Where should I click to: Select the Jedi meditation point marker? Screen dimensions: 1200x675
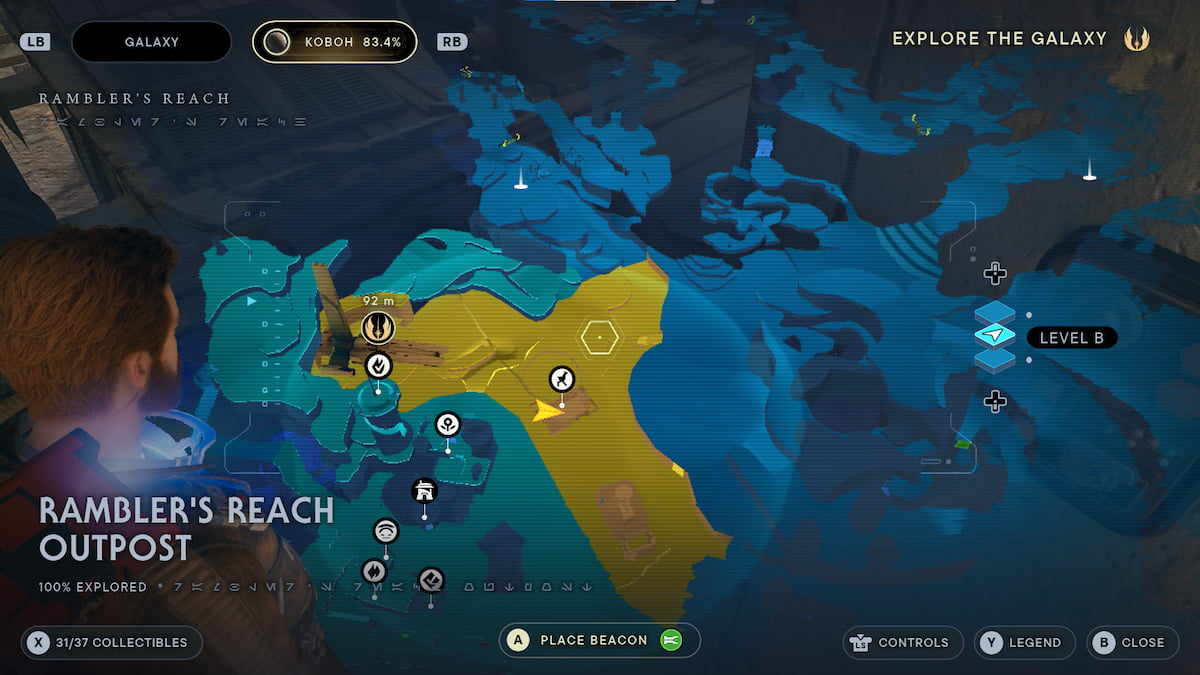click(x=378, y=326)
